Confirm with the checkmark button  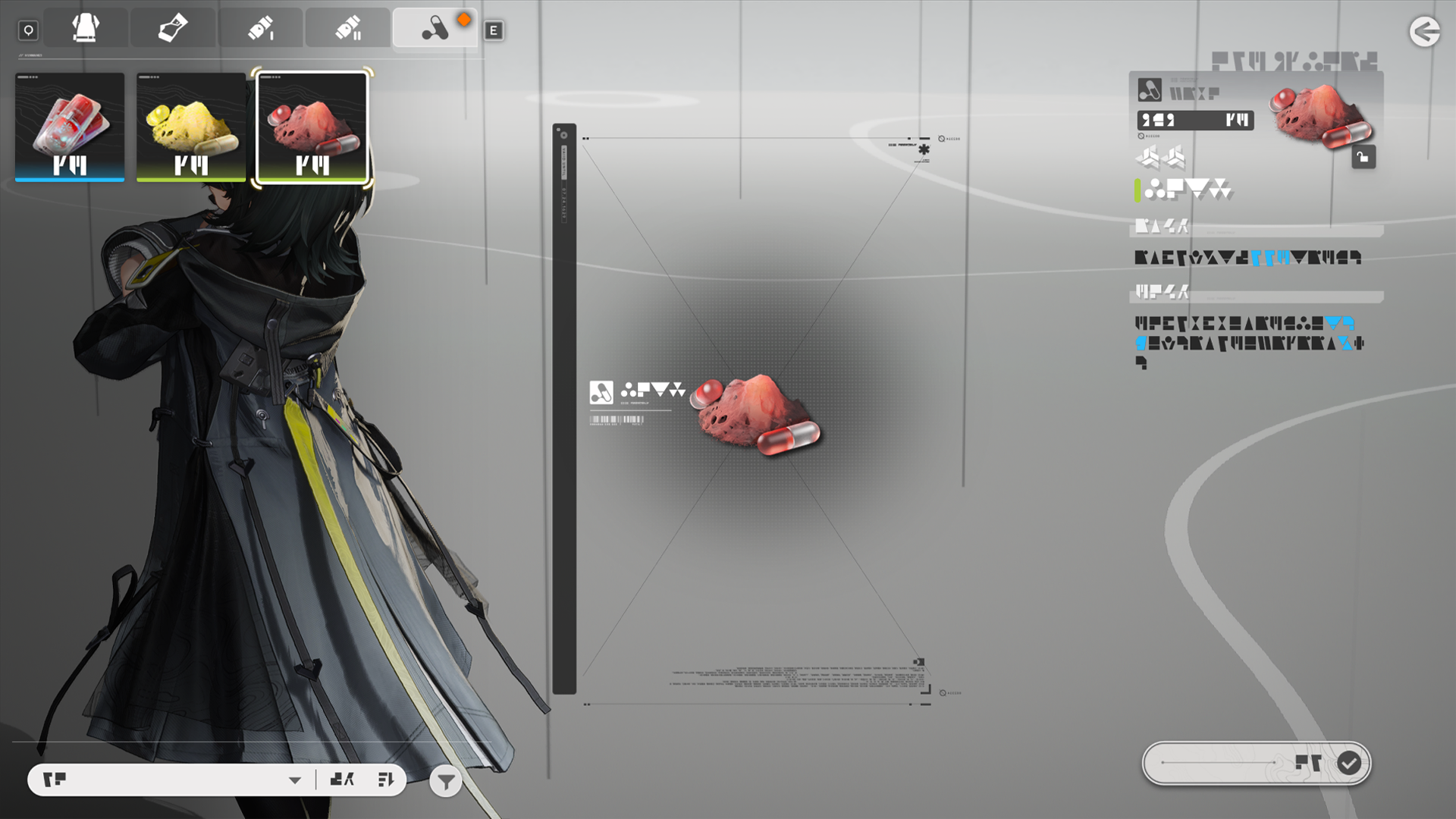1348,763
